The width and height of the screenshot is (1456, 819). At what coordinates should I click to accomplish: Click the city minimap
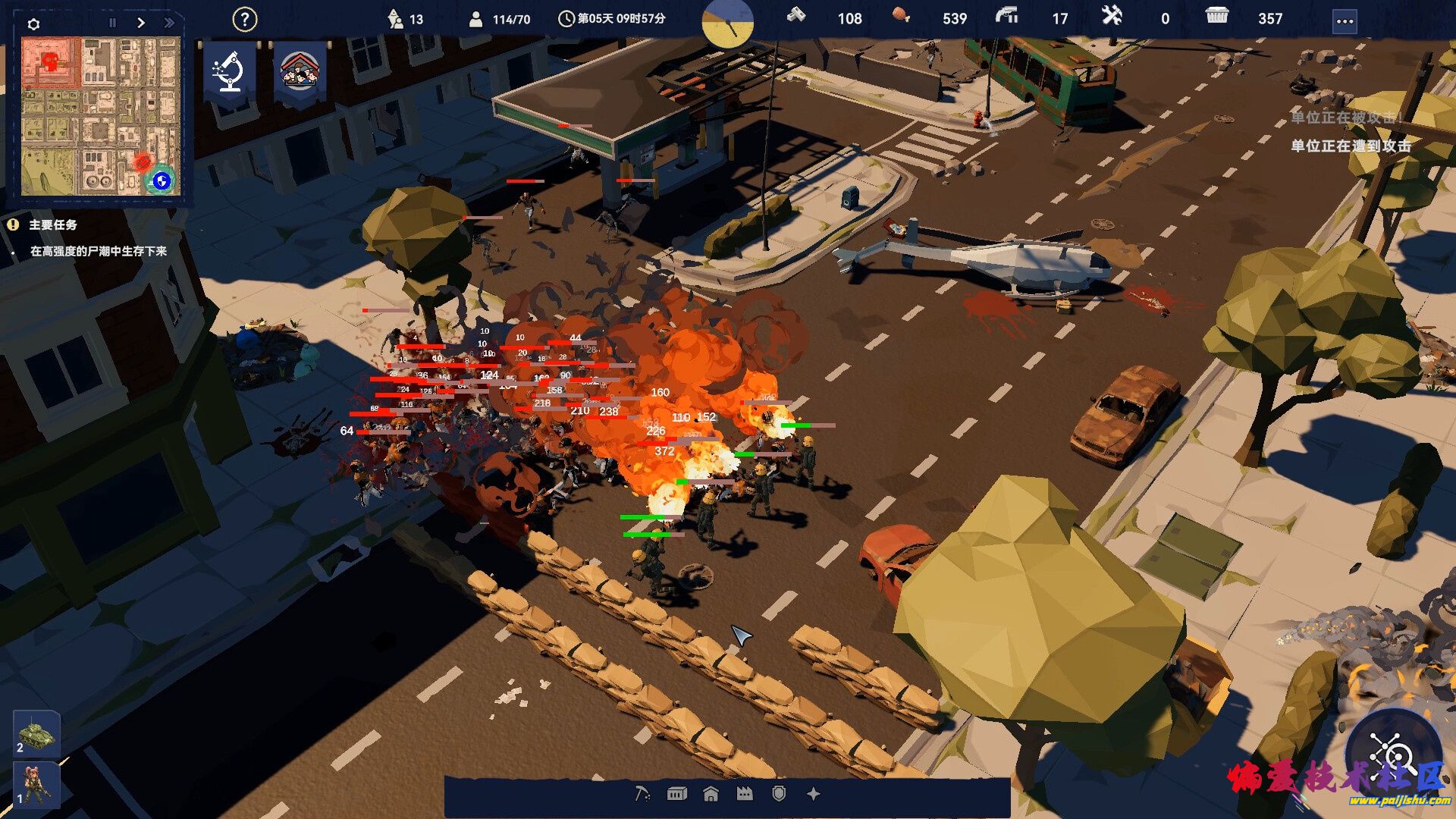[x=100, y=116]
